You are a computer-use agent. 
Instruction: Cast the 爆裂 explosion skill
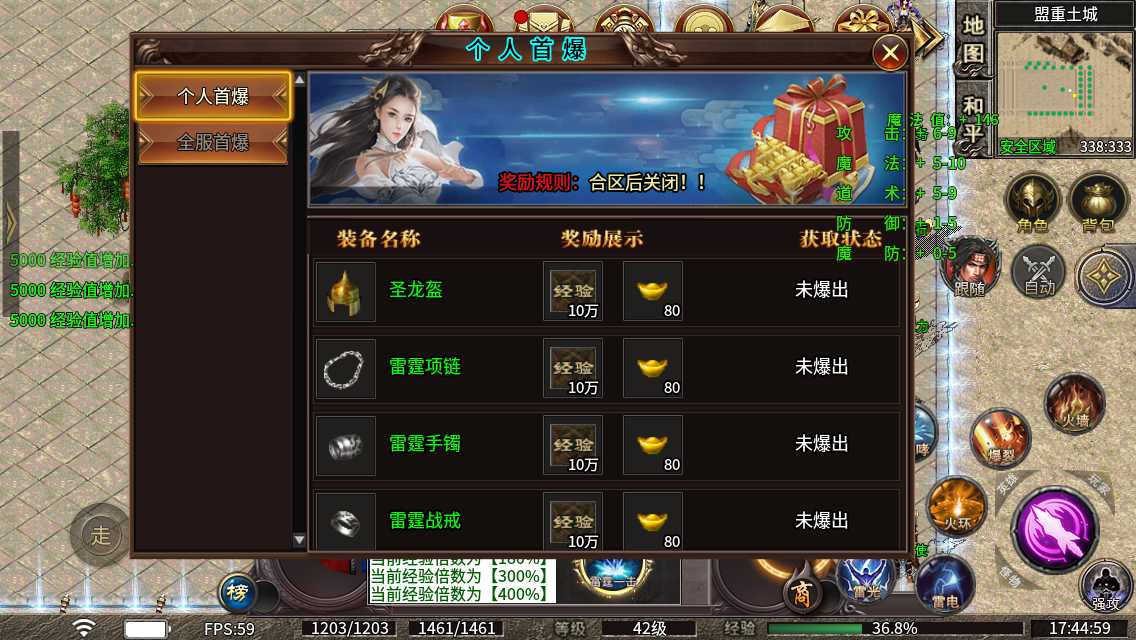(x=1000, y=439)
